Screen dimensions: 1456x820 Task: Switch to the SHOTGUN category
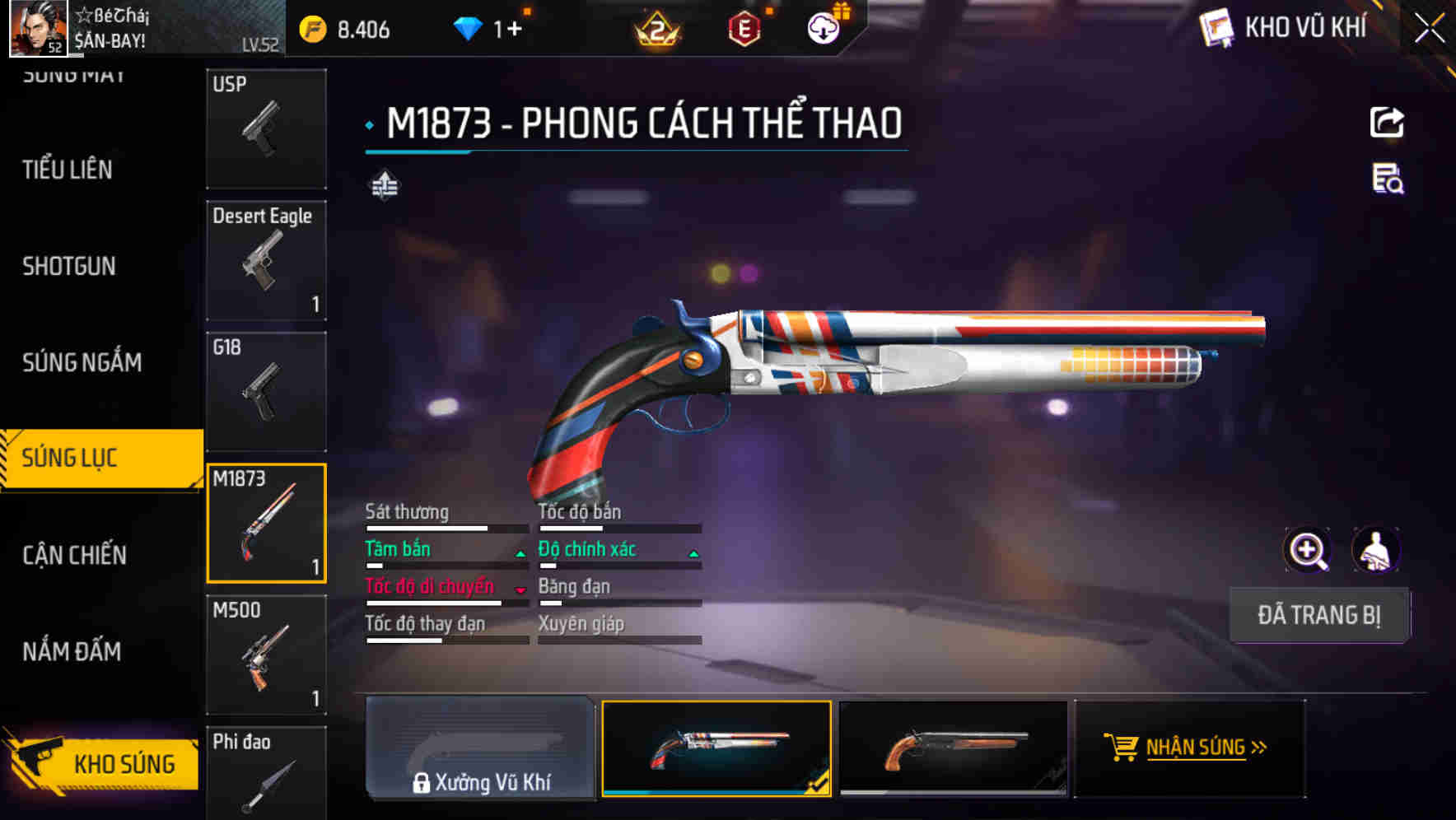point(69,266)
